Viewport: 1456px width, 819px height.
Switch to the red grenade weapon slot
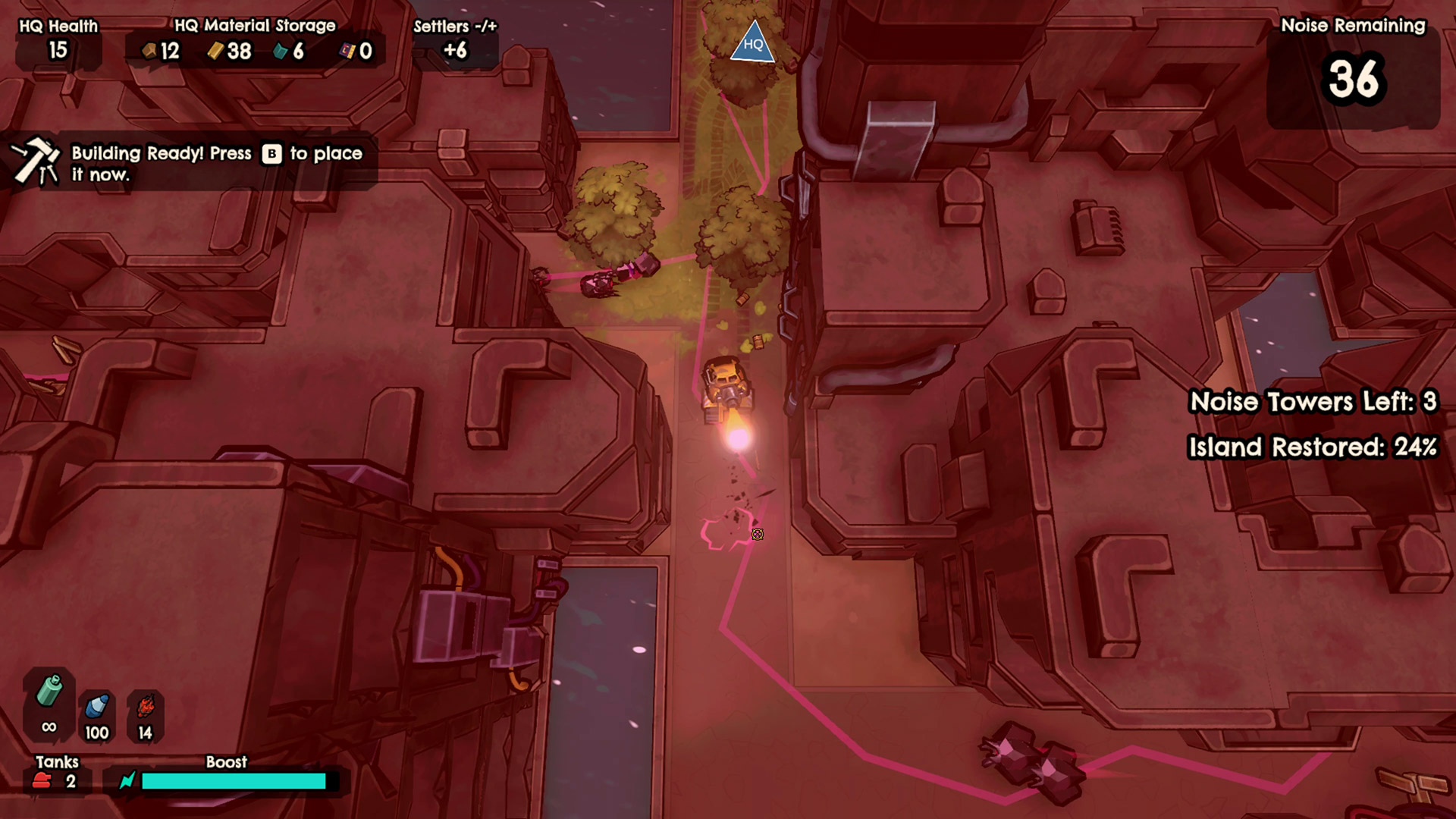pyautogui.click(x=145, y=707)
